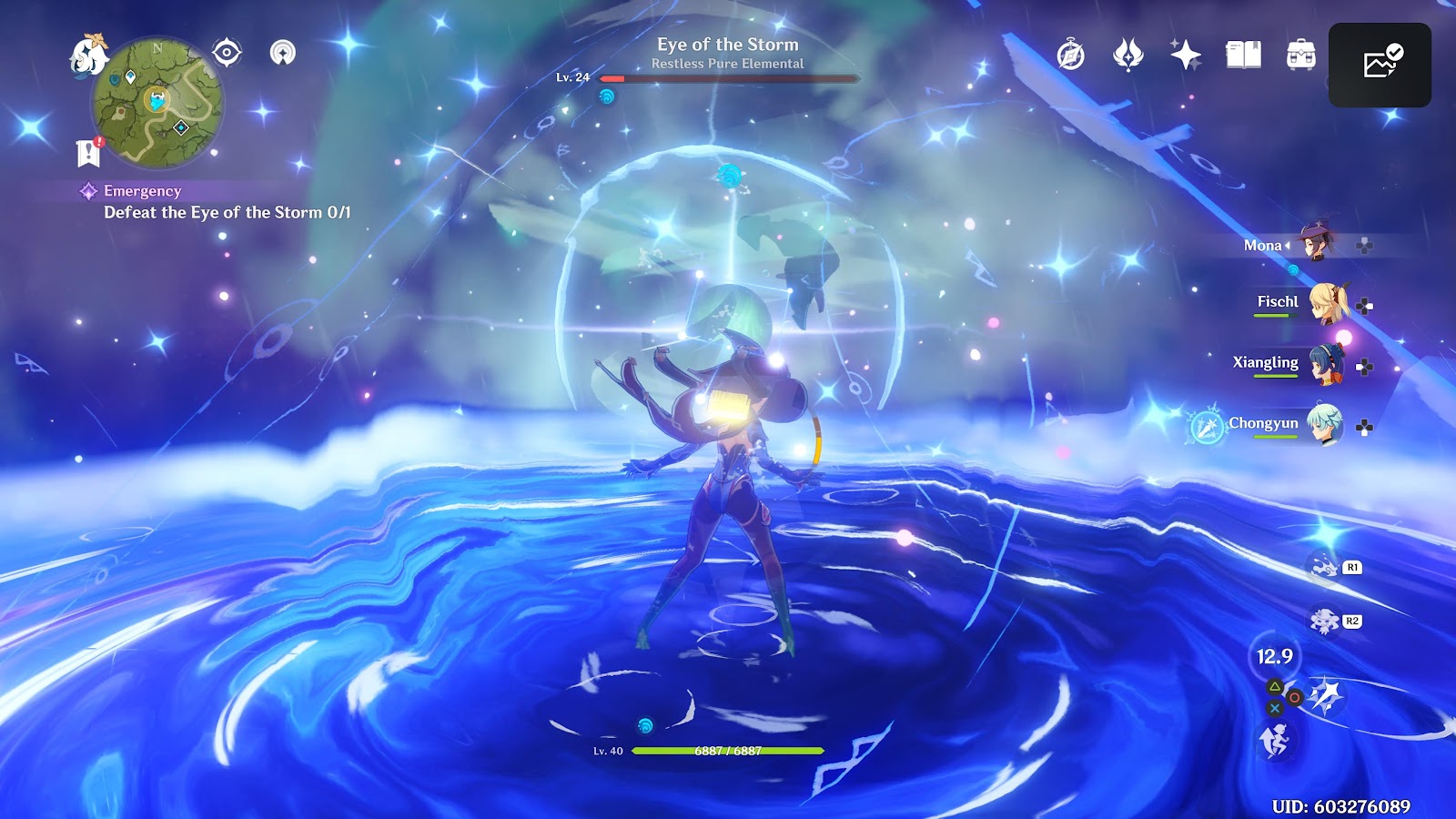Open the Wish menu icon
This screenshot has width=1456, height=819.
coord(1128,56)
